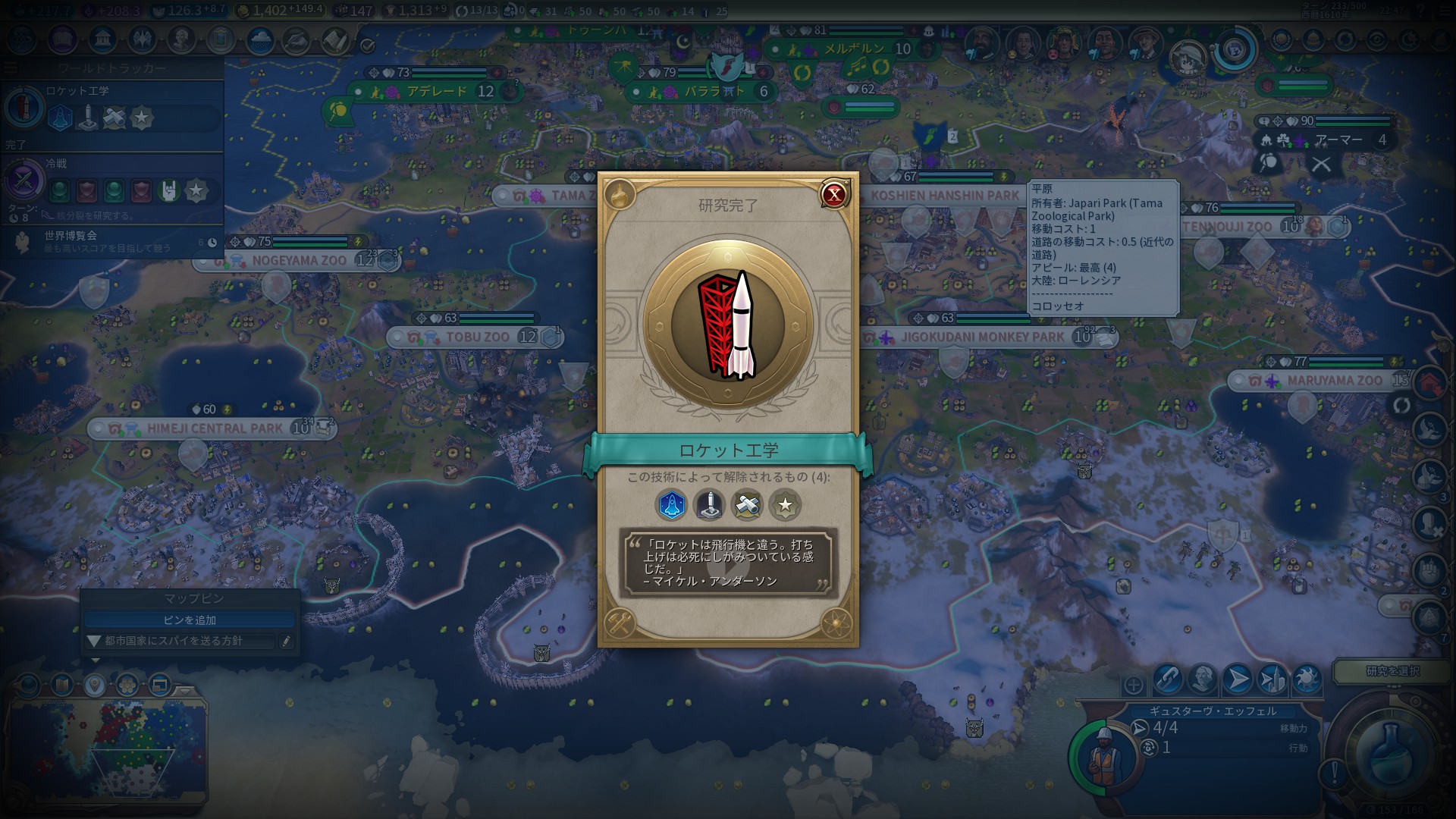Select the TOBU ZOO city banner

(x=476, y=337)
